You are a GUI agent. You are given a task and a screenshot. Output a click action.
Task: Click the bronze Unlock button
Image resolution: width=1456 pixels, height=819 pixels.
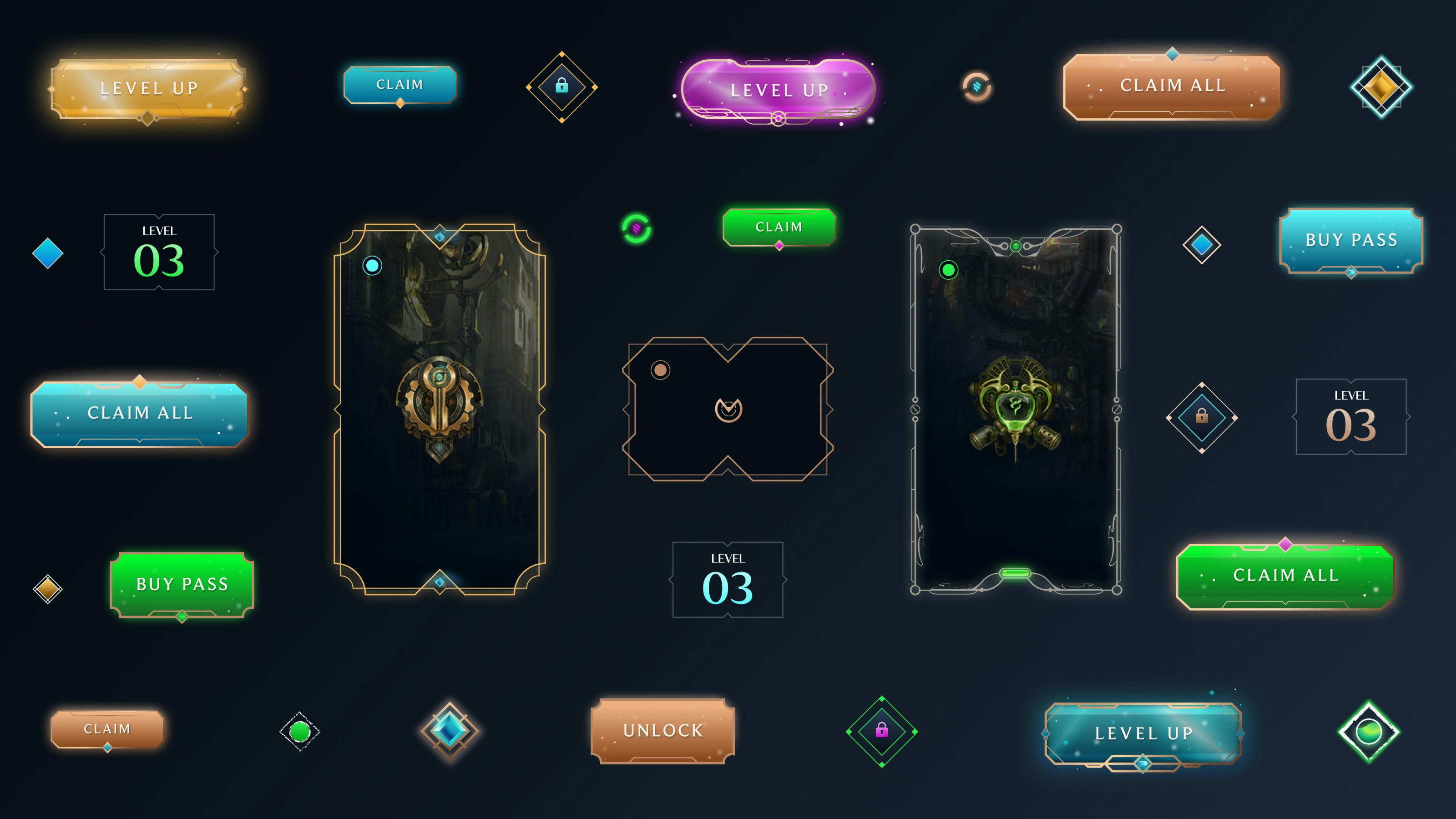click(662, 730)
